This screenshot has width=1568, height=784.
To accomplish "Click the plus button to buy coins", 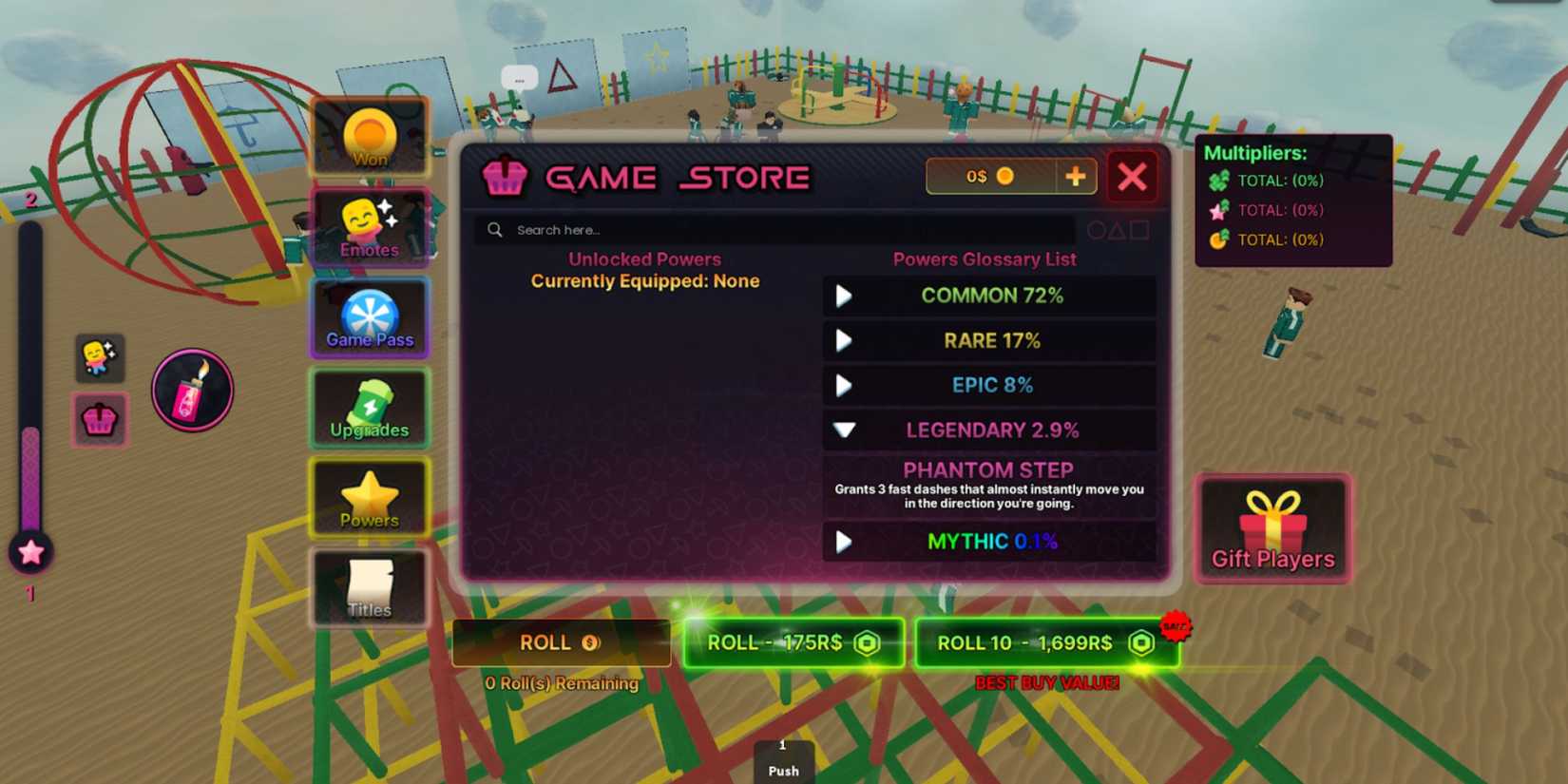I will click(x=1076, y=176).
